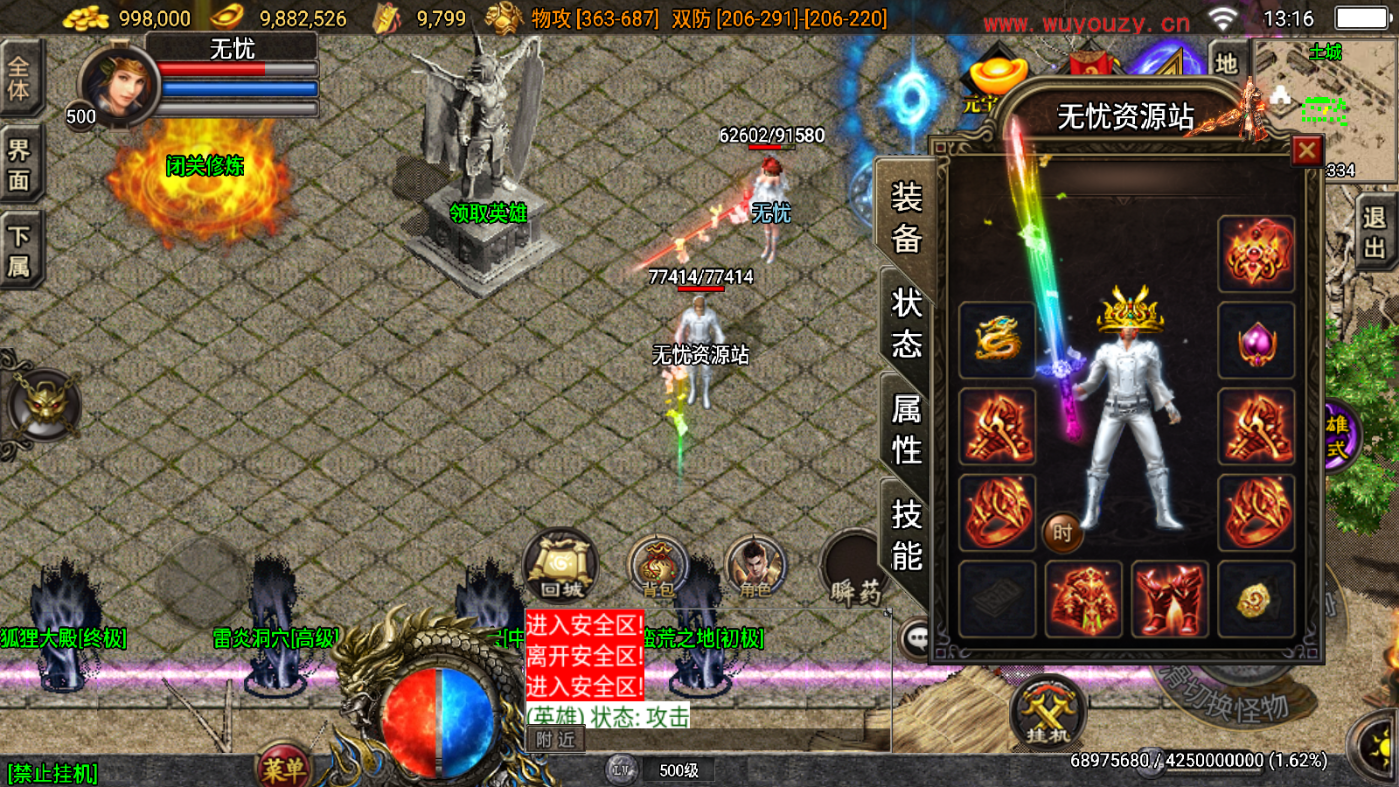Open the 菜单 menu button

[x=283, y=768]
